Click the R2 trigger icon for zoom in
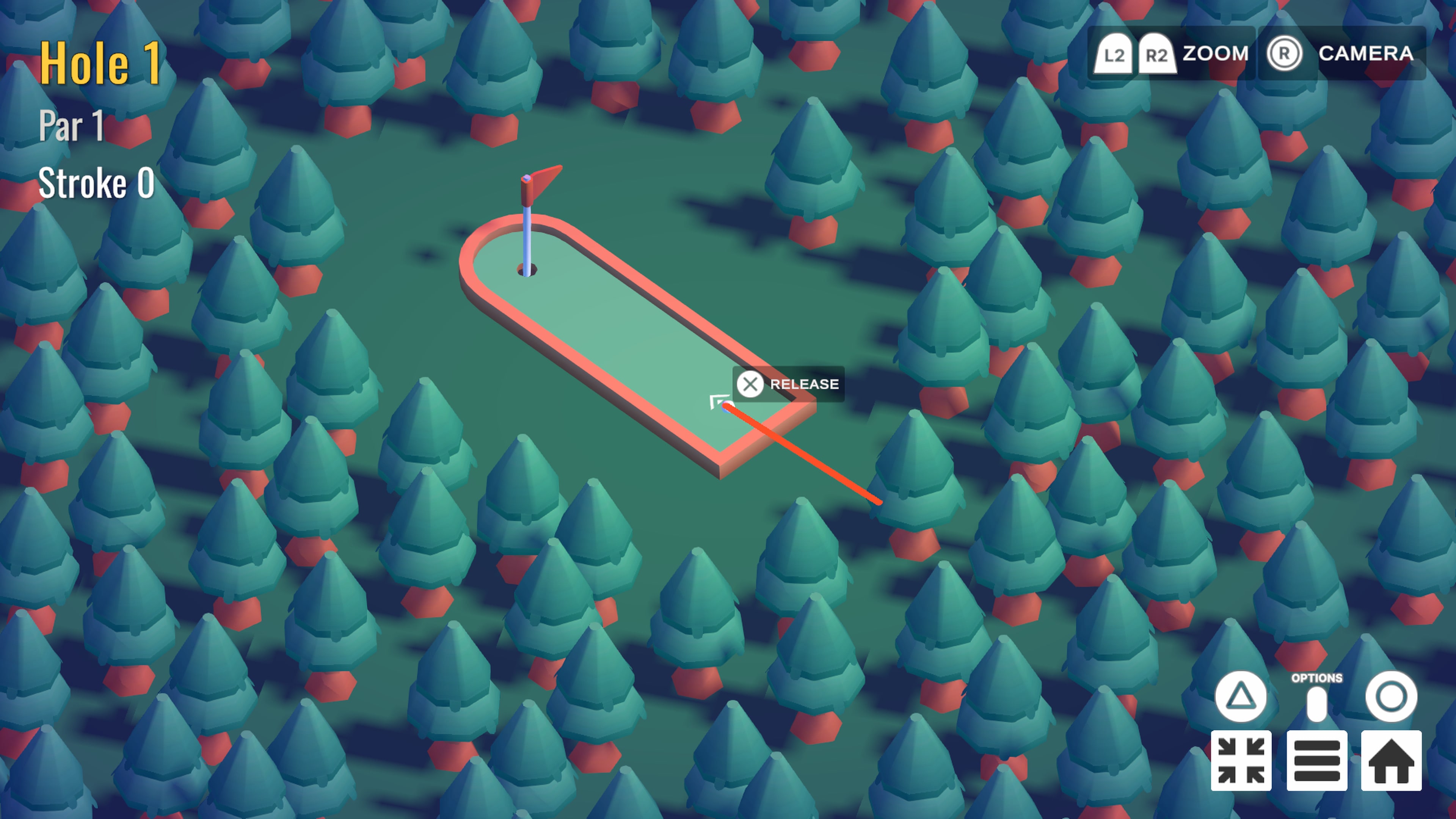Image resolution: width=1456 pixels, height=819 pixels. (1156, 54)
